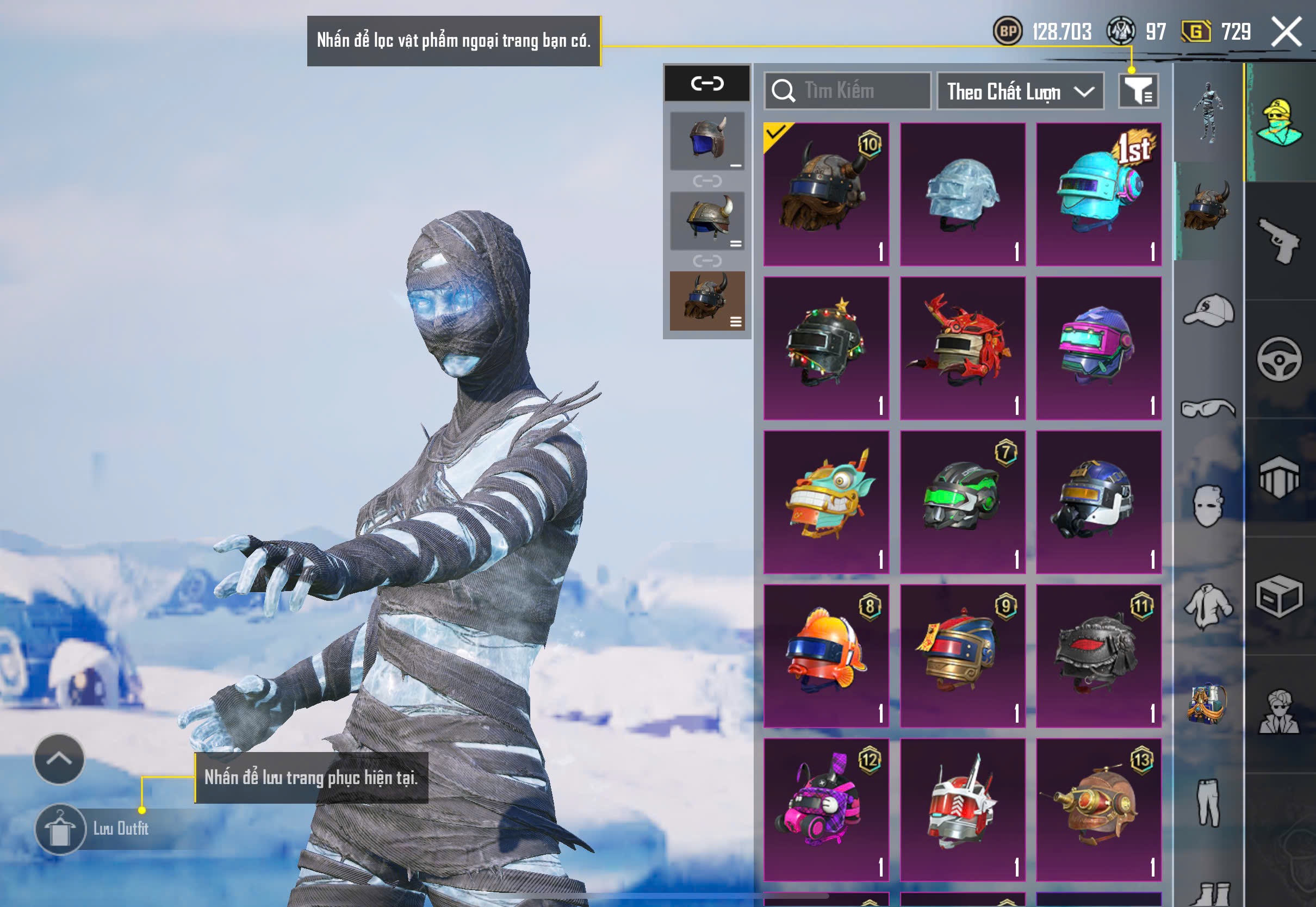Select the ice crystal helmet skin
The width and height of the screenshot is (1316, 907).
pyautogui.click(x=963, y=194)
